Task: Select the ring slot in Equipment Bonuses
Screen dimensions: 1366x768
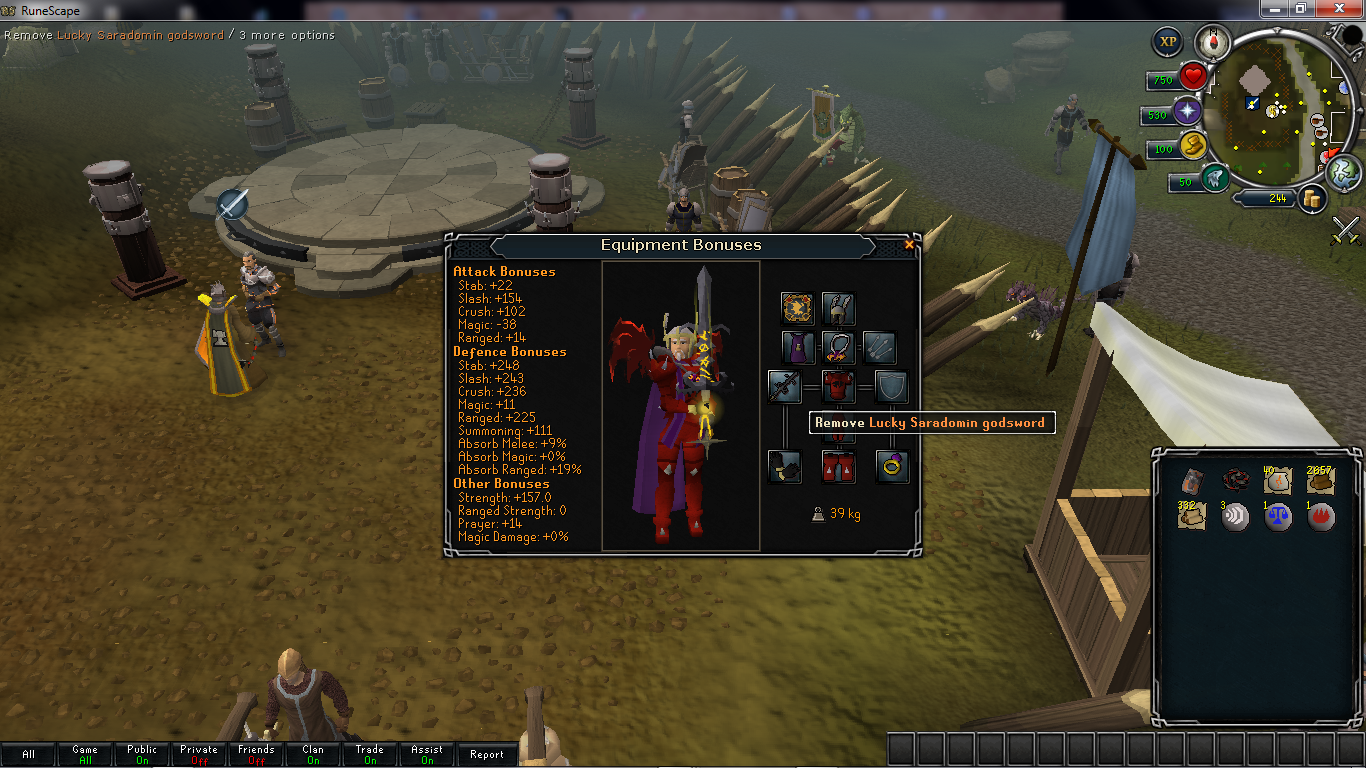Action: (x=890, y=466)
